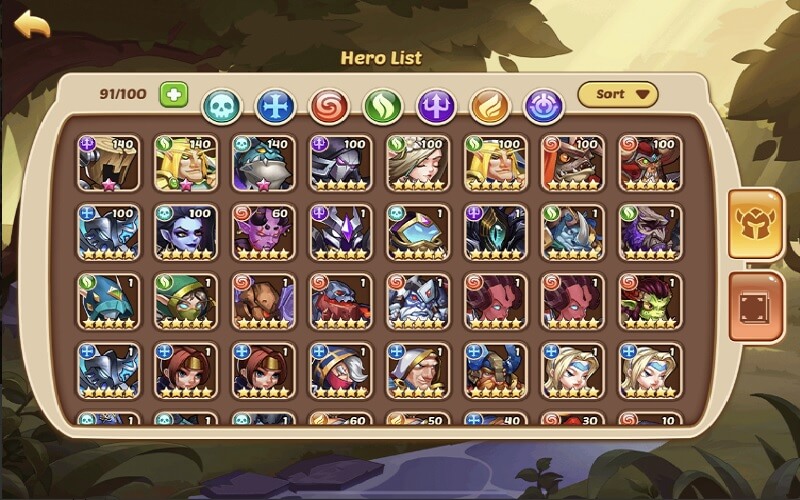This screenshot has height=500, width=800.
Task: Select the level 140 skull-faction hero
Action: coord(263,163)
